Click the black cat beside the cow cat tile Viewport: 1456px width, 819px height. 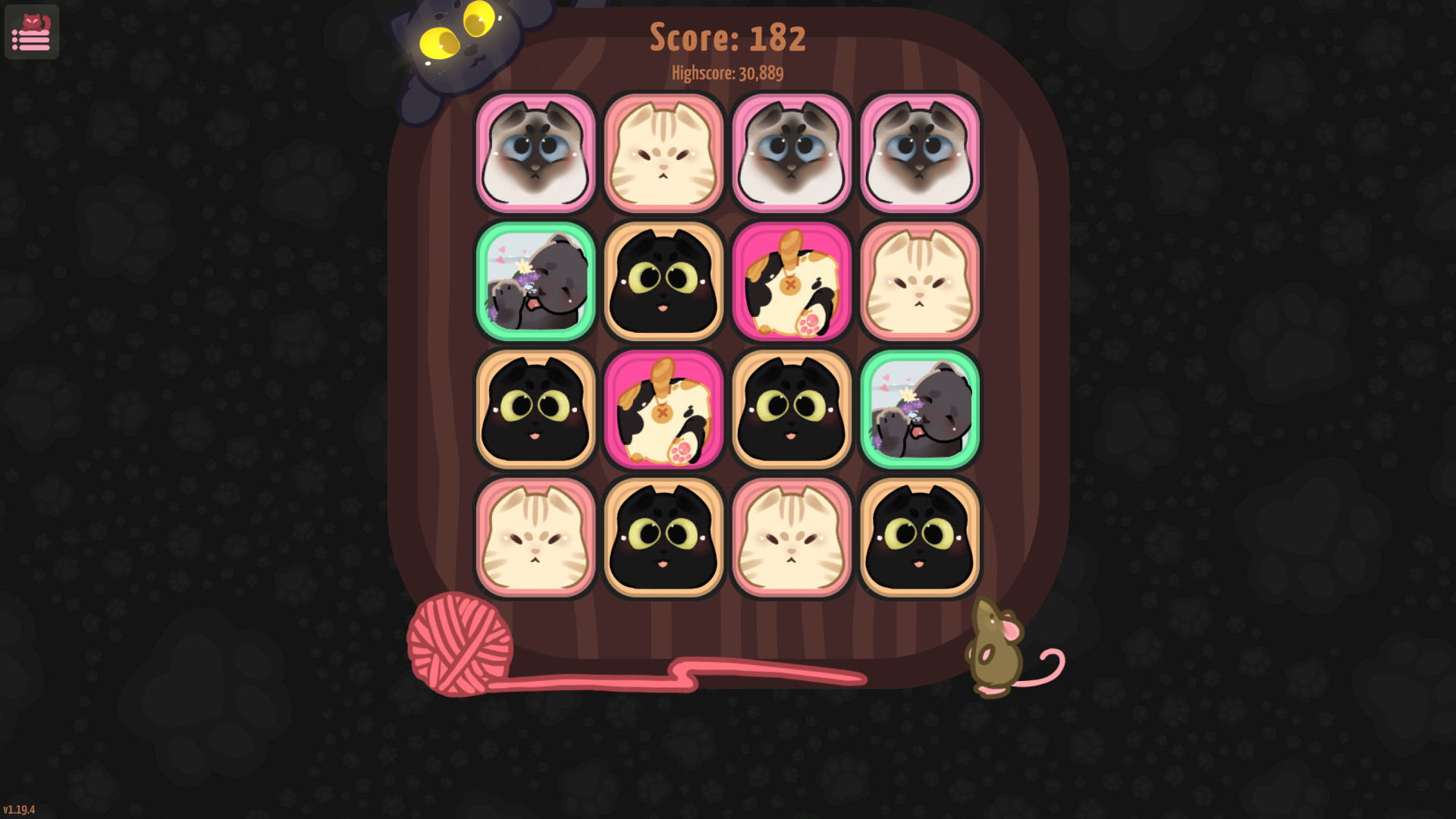click(663, 281)
